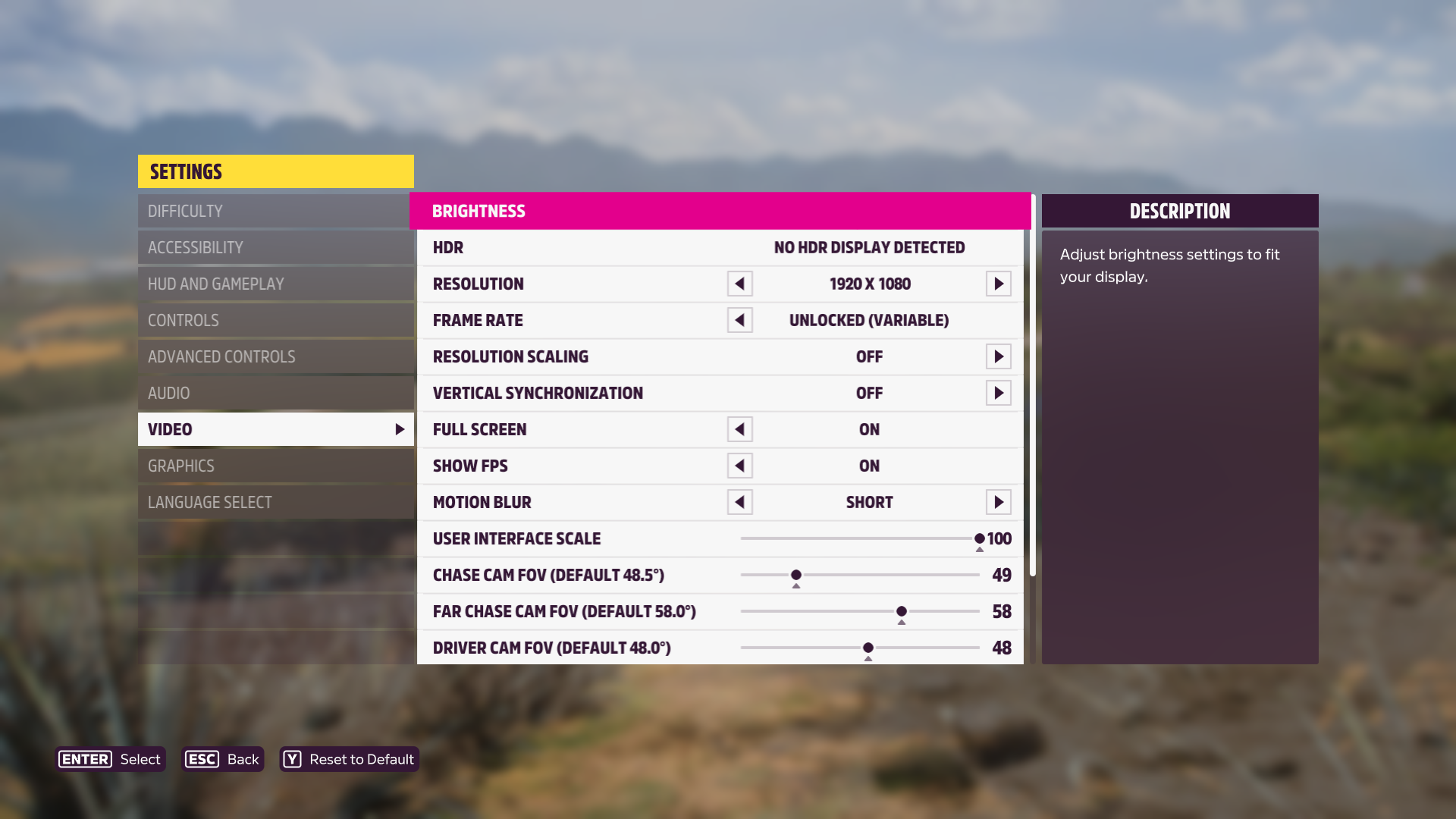Viewport: 1456px width, 819px height.
Task: Open the Audio settings category
Action: tap(275, 393)
